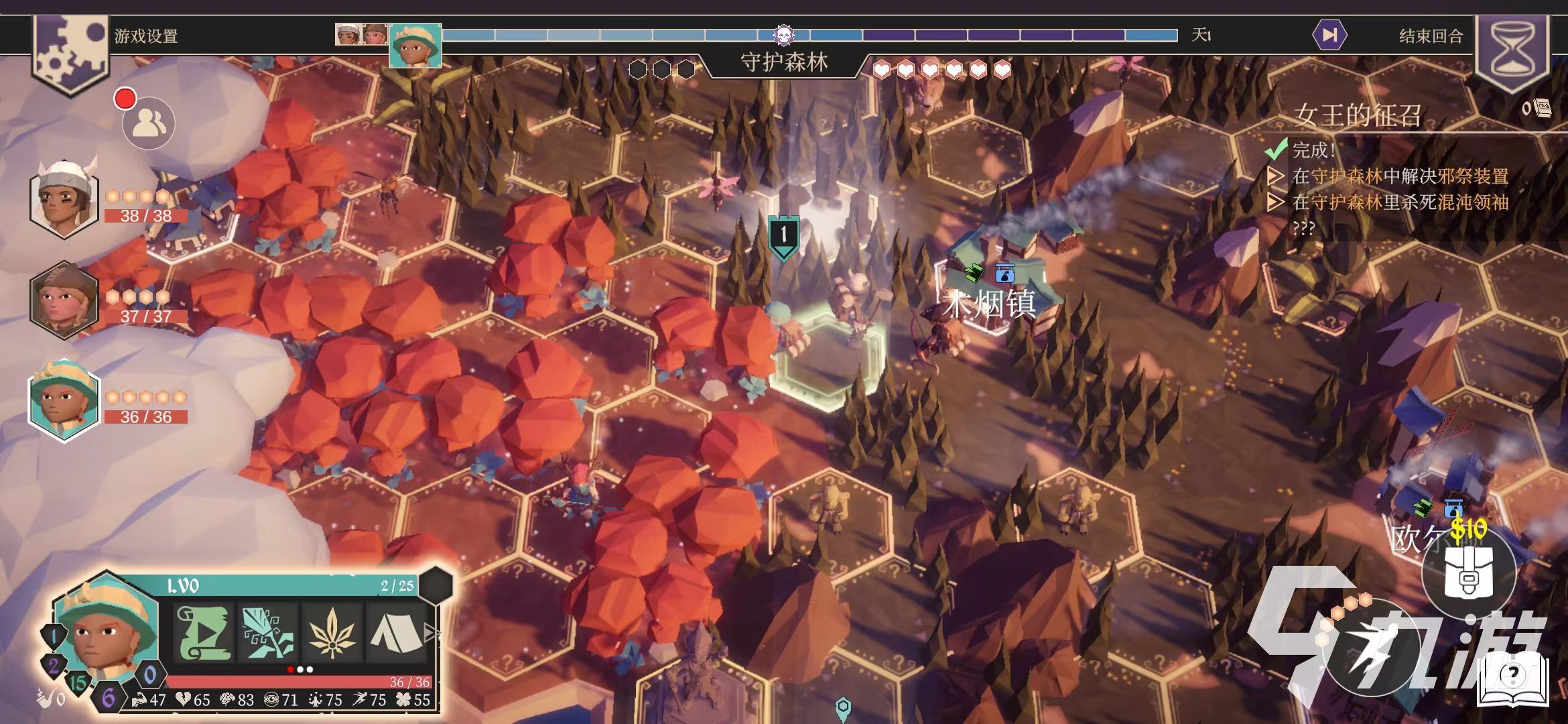Choose the golden leaf herb action
The width and height of the screenshot is (1568, 724).
331,632
